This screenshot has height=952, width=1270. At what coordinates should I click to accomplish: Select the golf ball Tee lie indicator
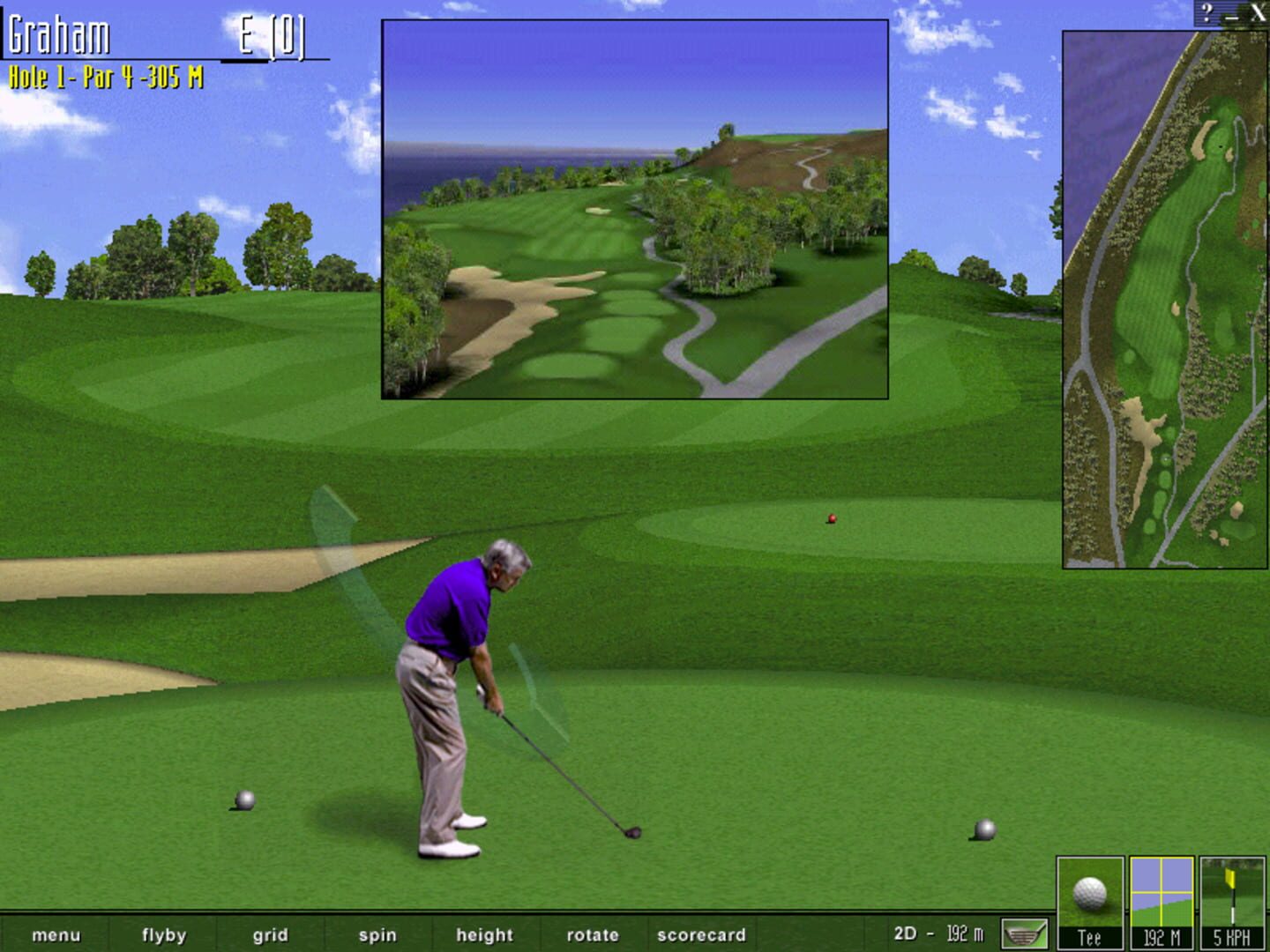(1088, 899)
